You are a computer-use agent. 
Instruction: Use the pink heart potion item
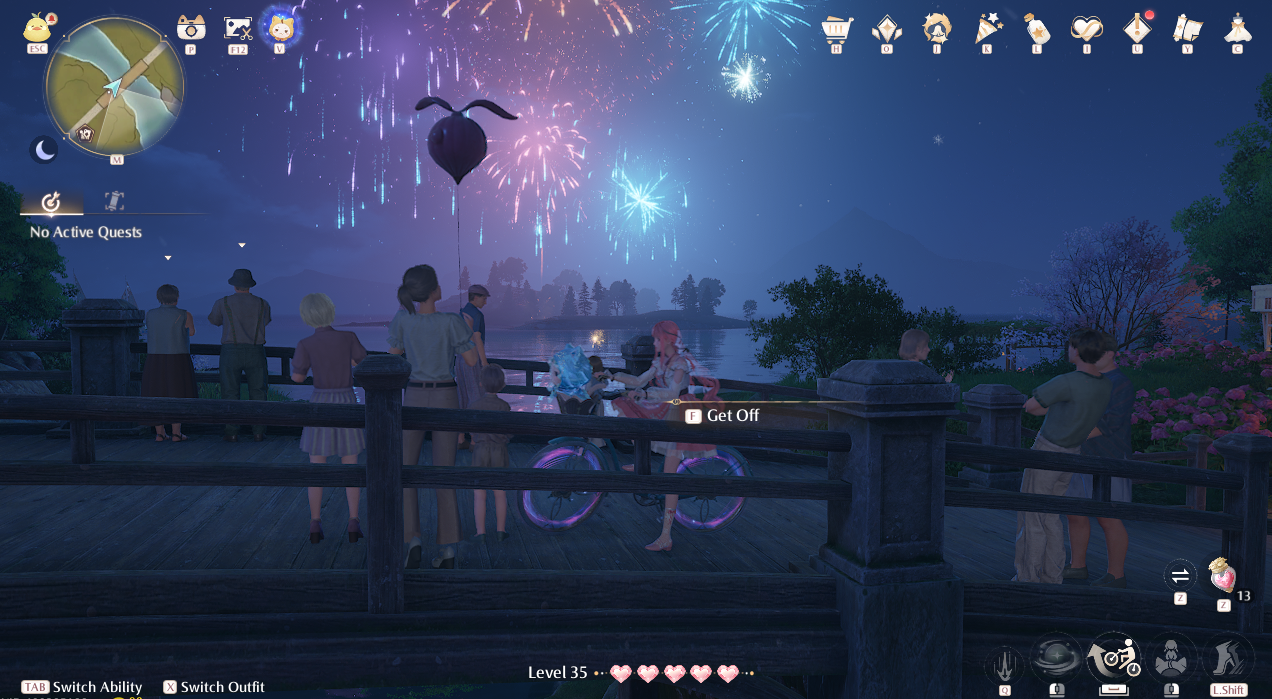(1222, 576)
